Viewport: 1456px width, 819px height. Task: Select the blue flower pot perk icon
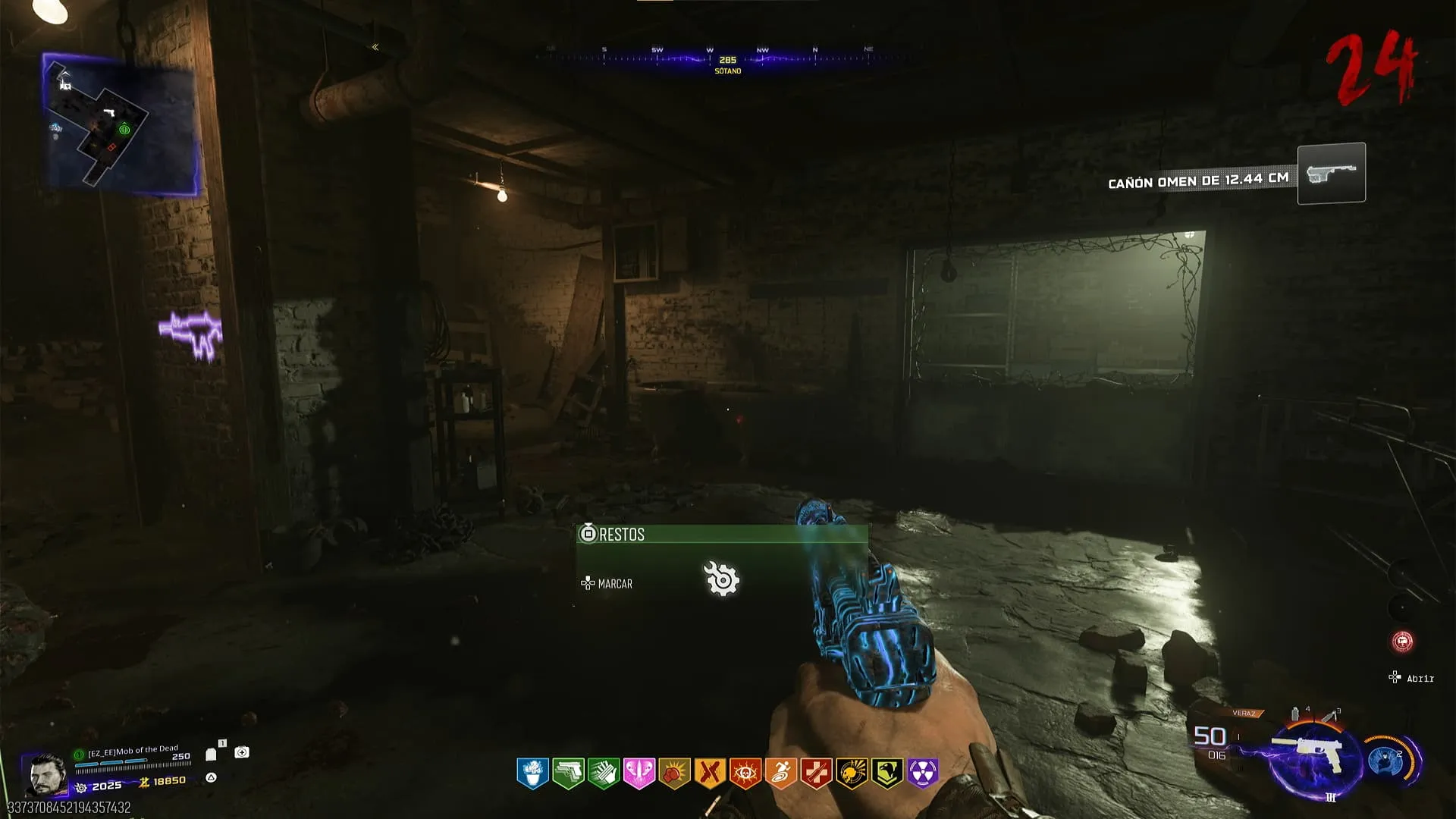coord(532,773)
